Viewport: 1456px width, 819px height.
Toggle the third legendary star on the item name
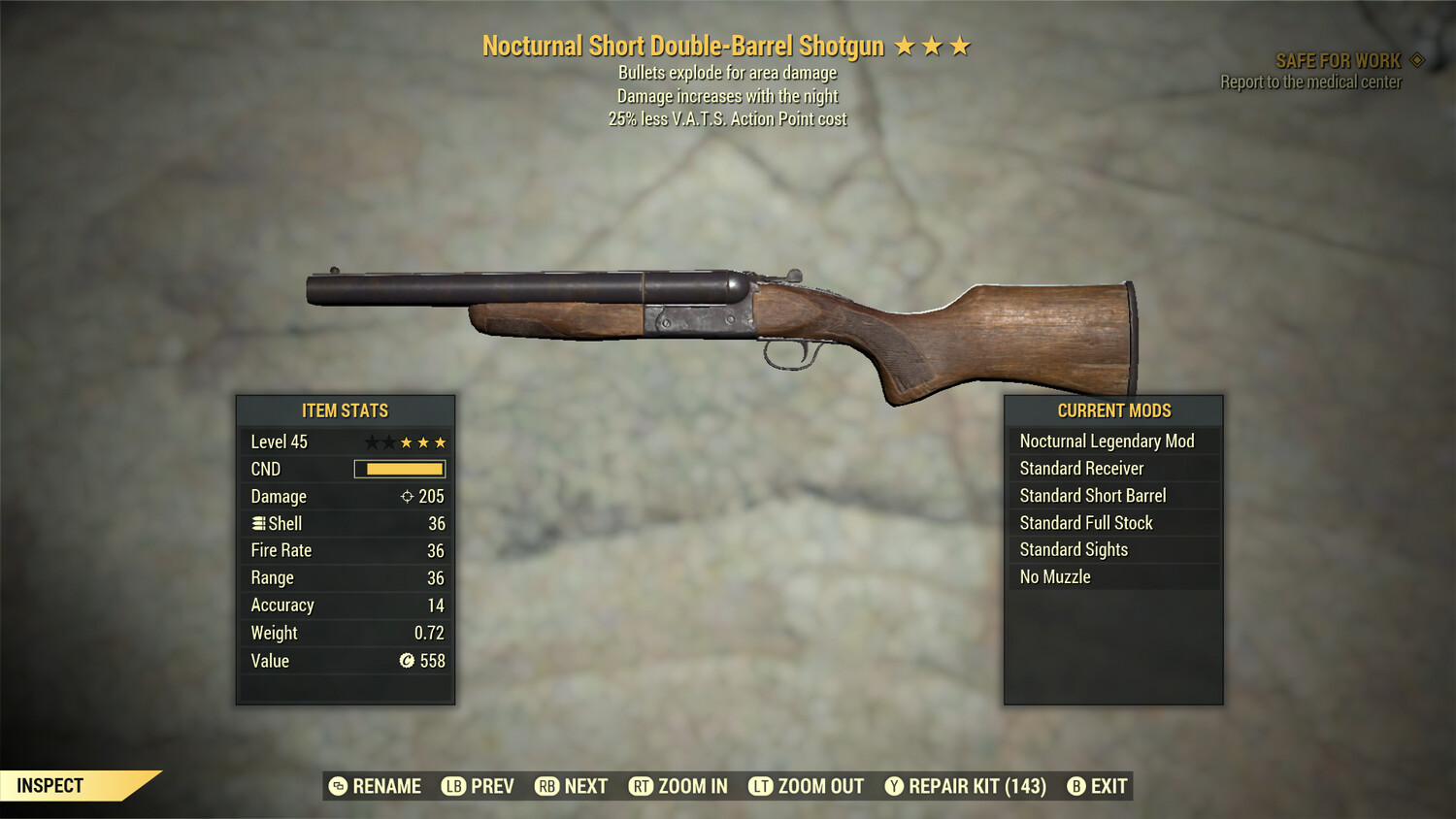coord(961,44)
